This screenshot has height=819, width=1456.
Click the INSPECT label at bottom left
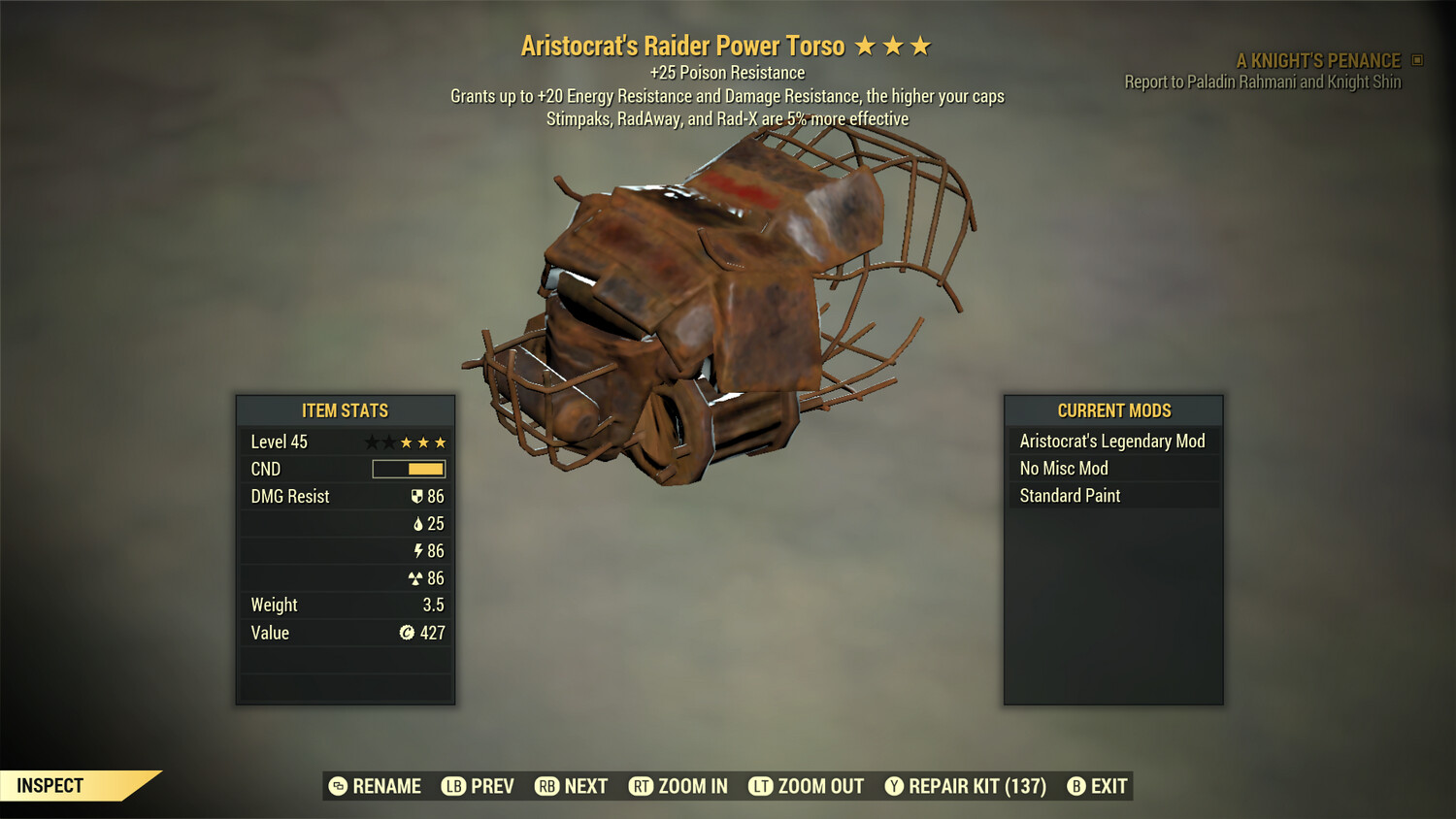pyautogui.click(x=50, y=785)
